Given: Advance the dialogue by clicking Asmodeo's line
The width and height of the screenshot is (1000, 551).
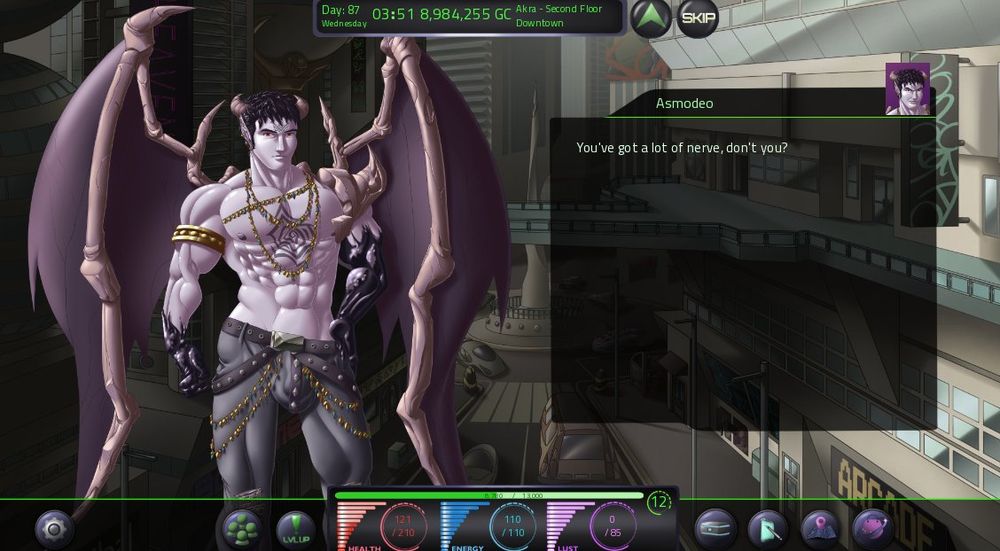Looking at the screenshot, I should 682,148.
